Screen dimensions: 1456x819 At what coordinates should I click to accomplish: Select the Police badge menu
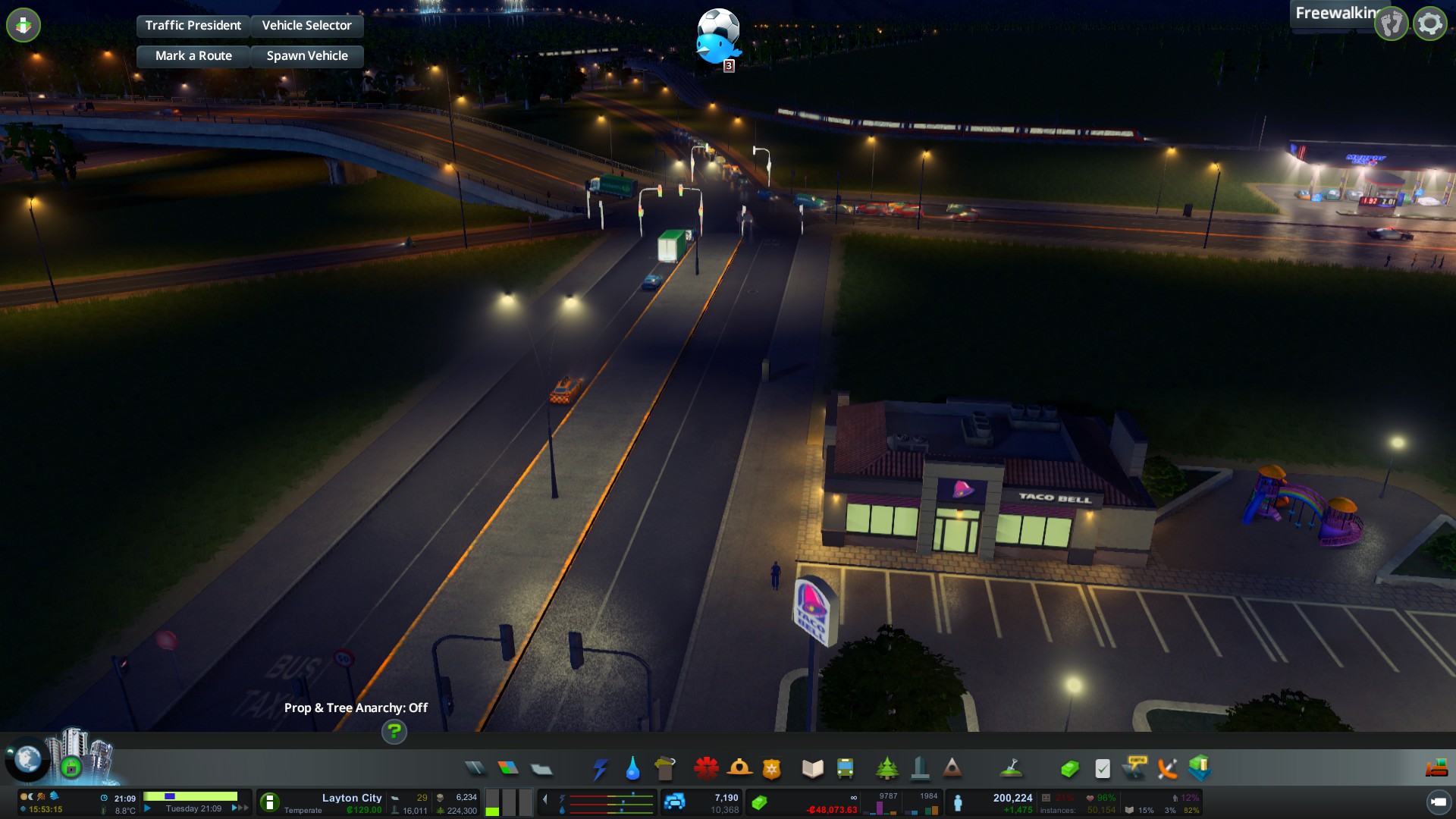tap(771, 769)
